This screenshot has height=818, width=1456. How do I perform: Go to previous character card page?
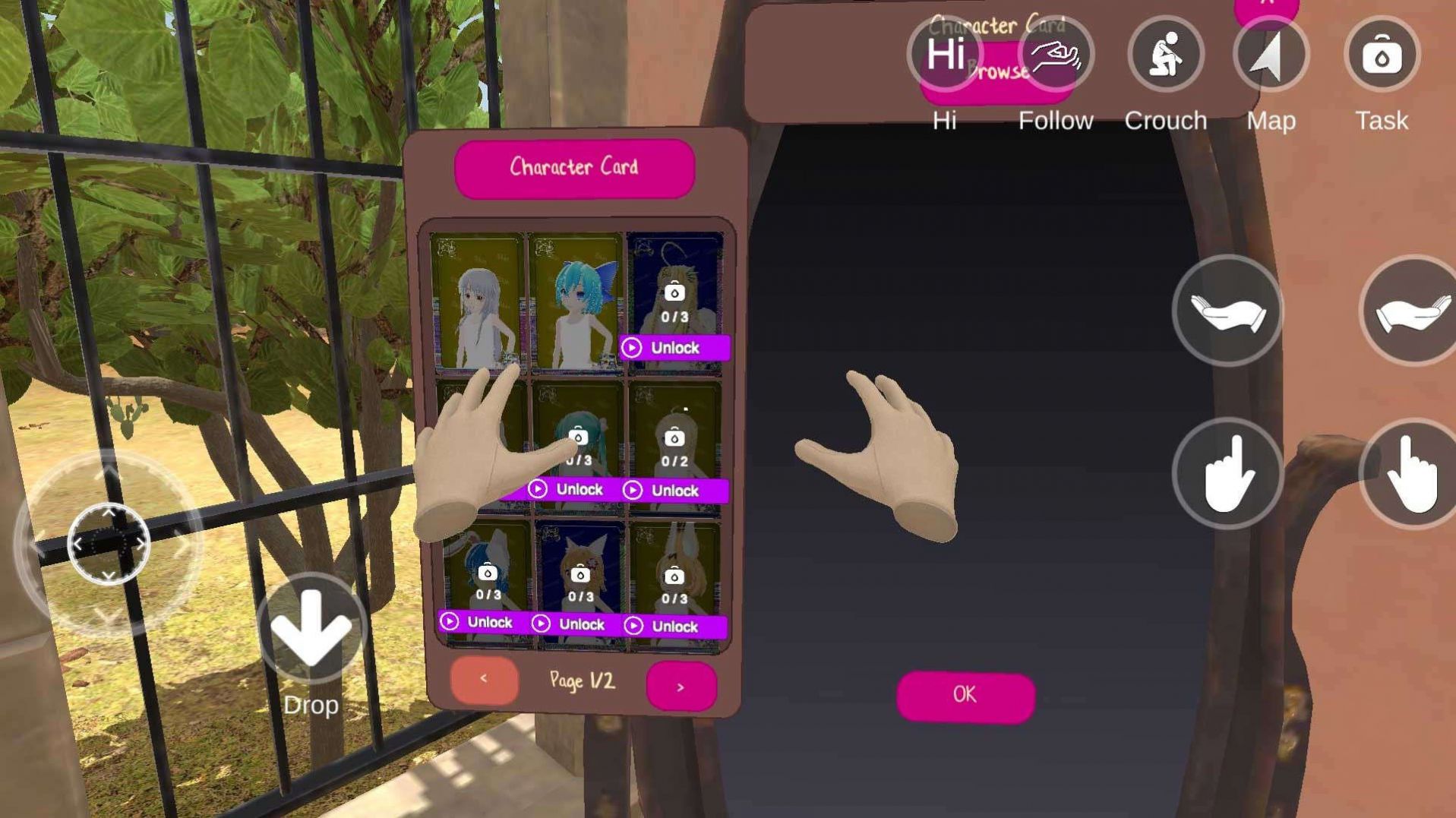[x=484, y=680]
